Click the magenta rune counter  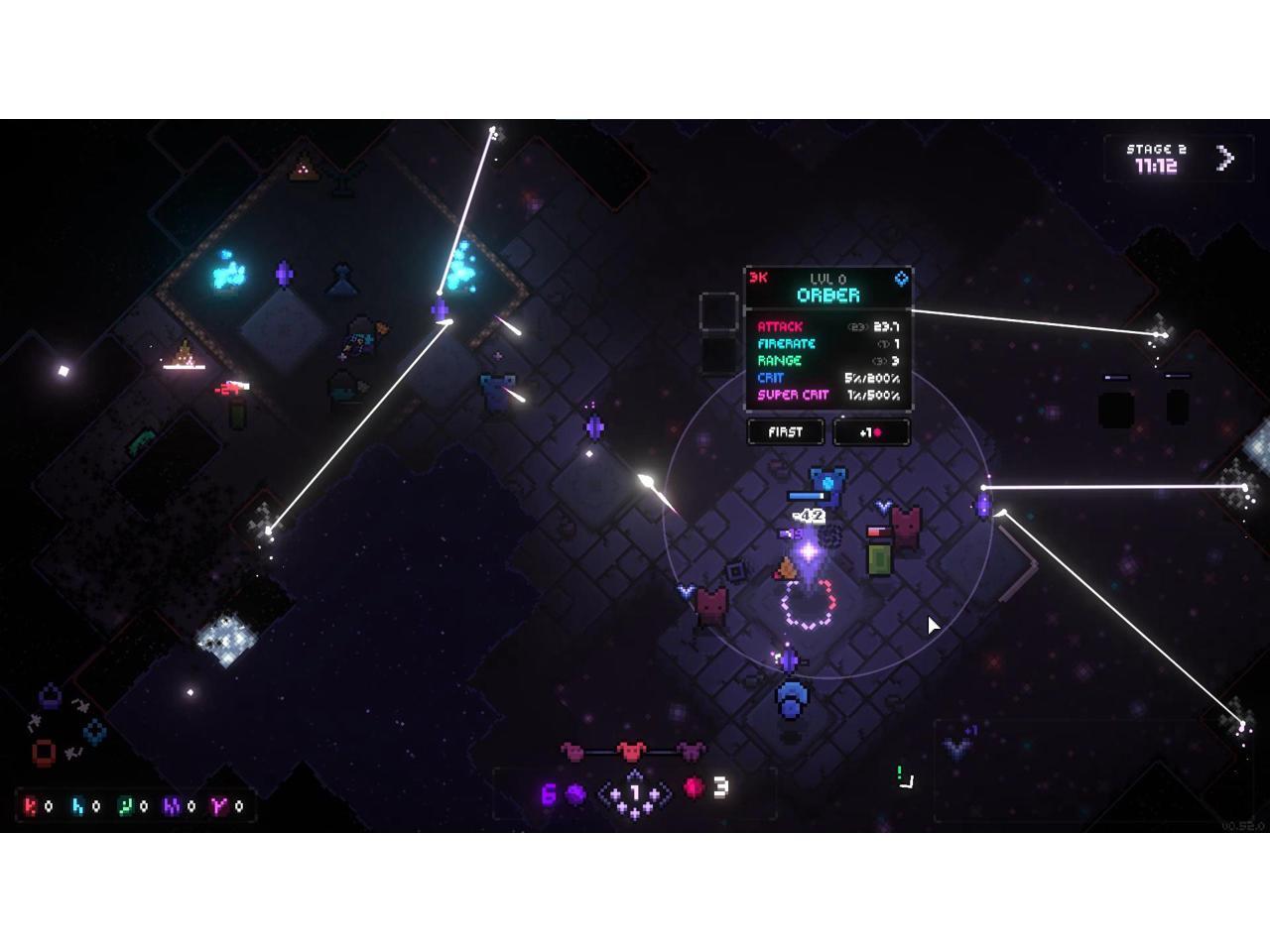(x=227, y=806)
